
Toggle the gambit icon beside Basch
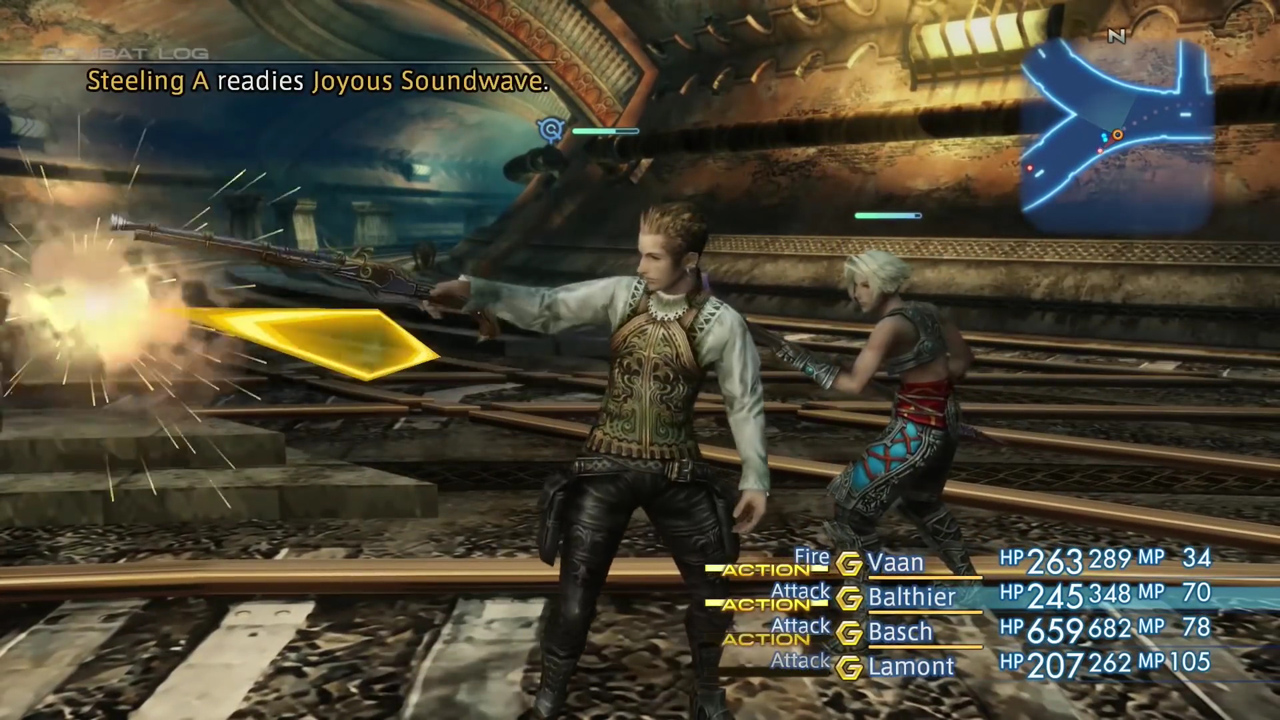pos(849,633)
